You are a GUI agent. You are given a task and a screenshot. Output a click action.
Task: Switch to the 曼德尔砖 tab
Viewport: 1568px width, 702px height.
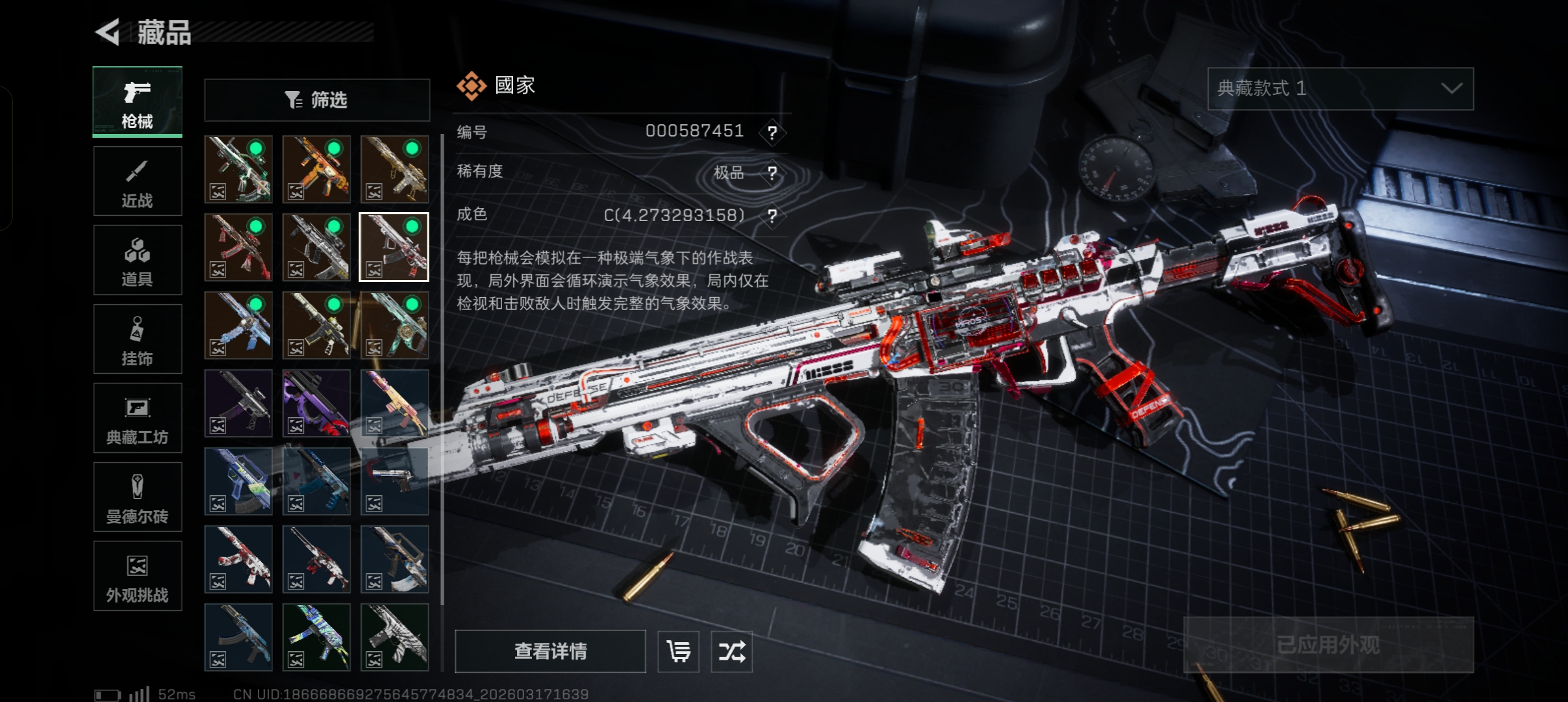tap(137, 497)
